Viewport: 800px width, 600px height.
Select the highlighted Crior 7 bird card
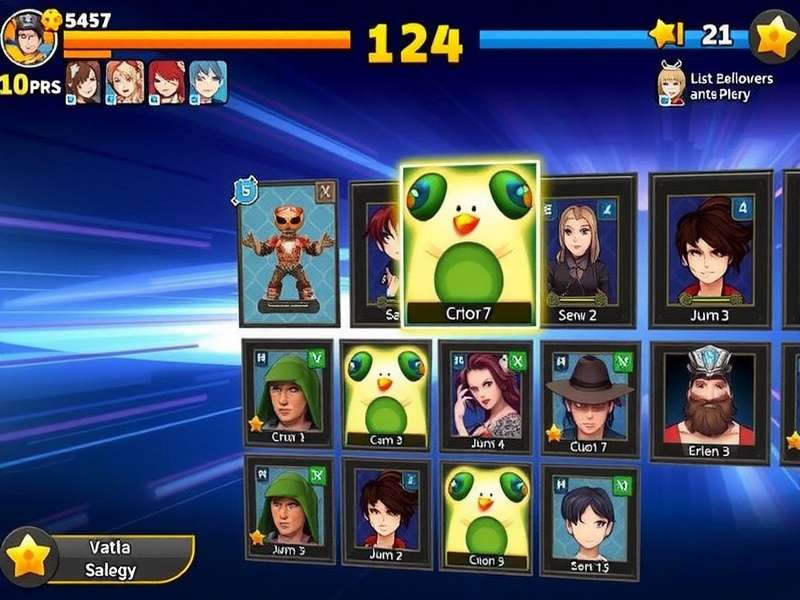coord(469,244)
